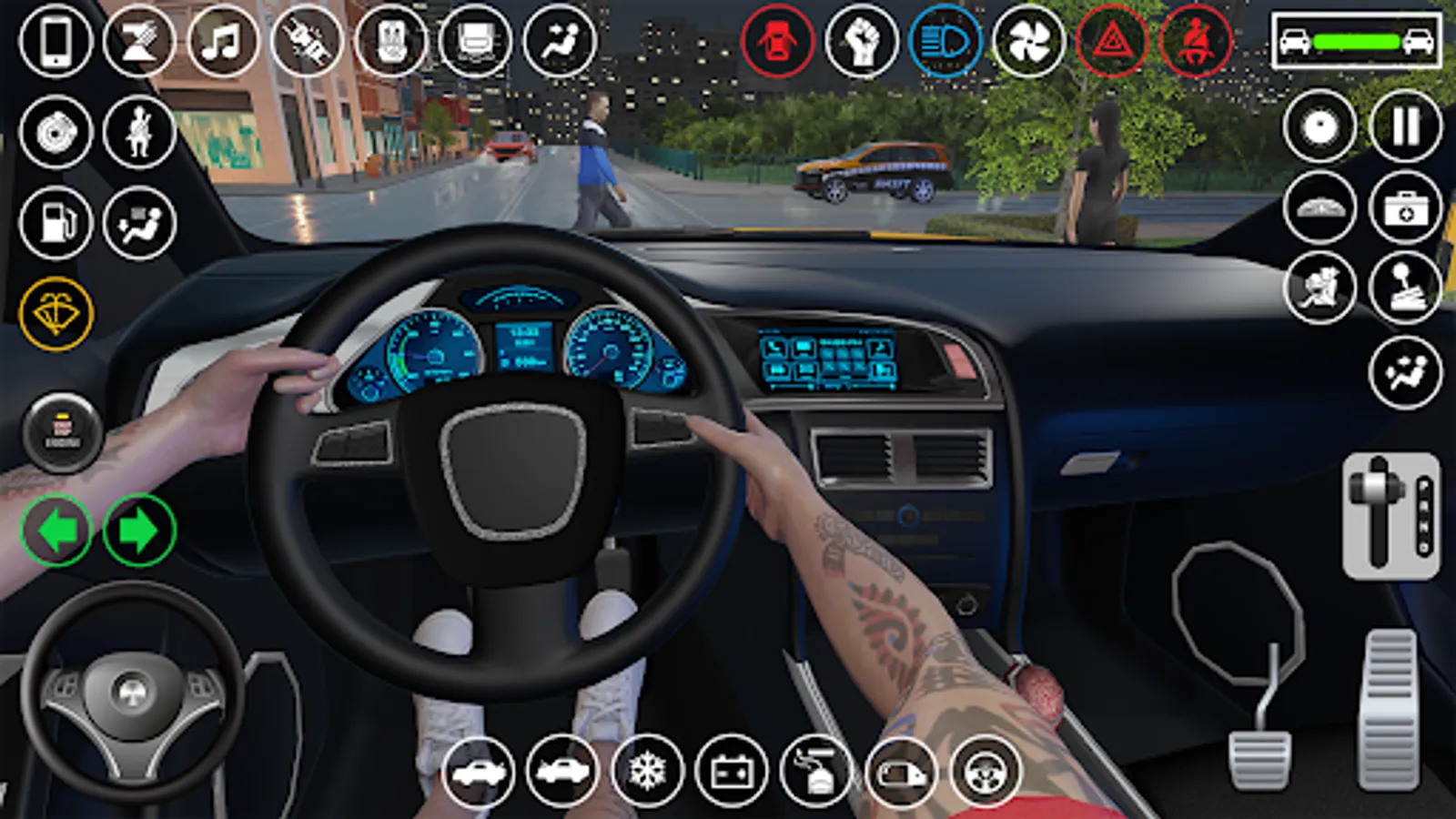Click the engine start stop button
Viewport: 1456px width, 819px height.
pos(62,433)
